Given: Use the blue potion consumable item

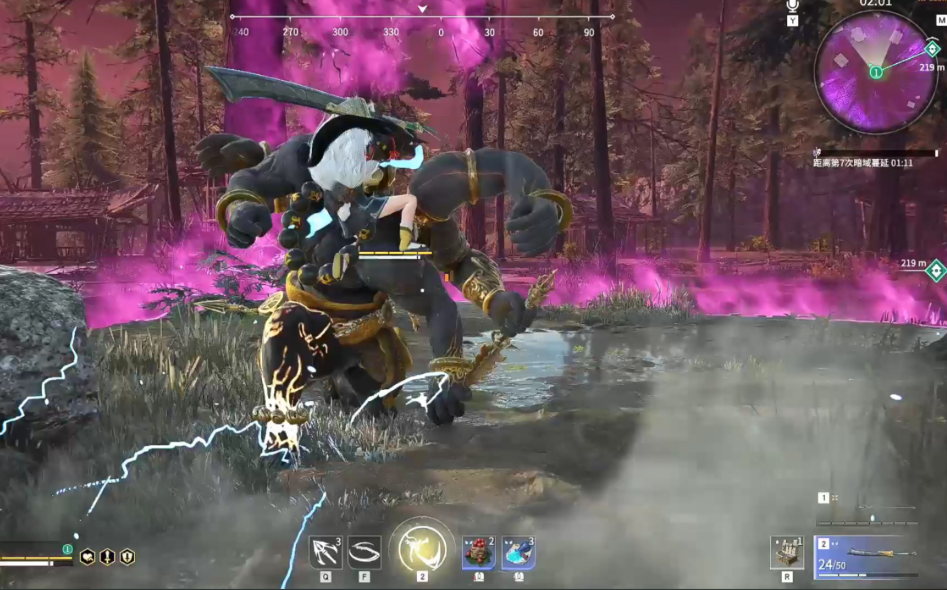Looking at the screenshot, I should point(518,552).
